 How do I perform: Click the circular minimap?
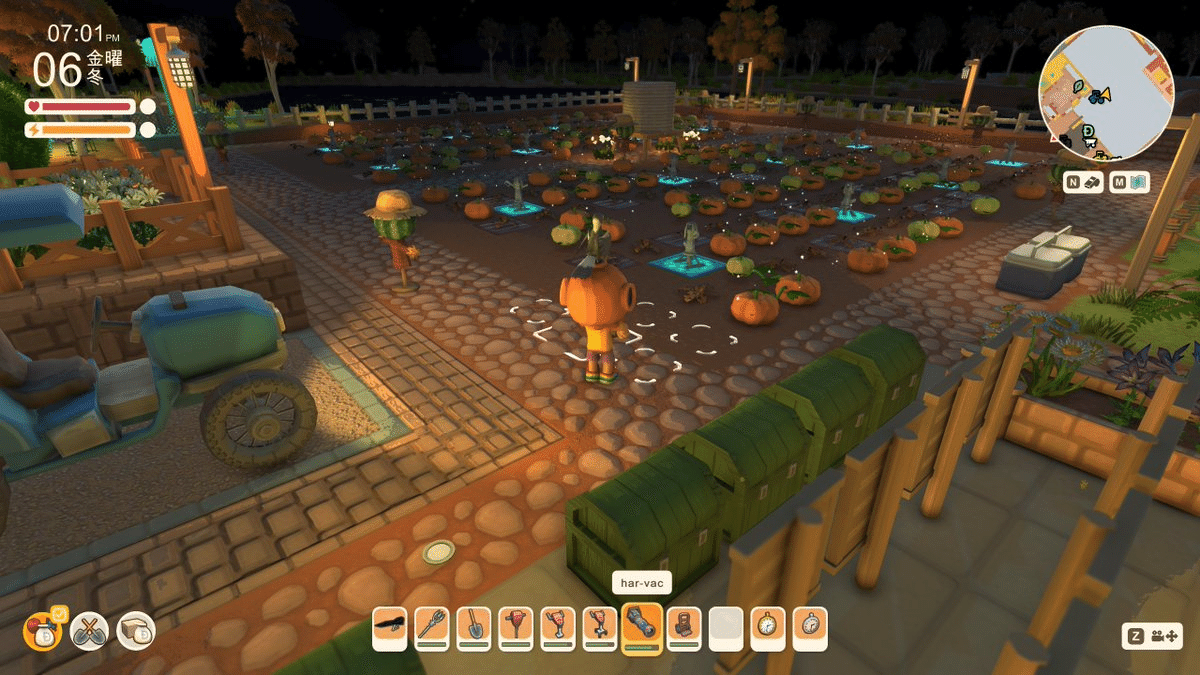point(1106,93)
